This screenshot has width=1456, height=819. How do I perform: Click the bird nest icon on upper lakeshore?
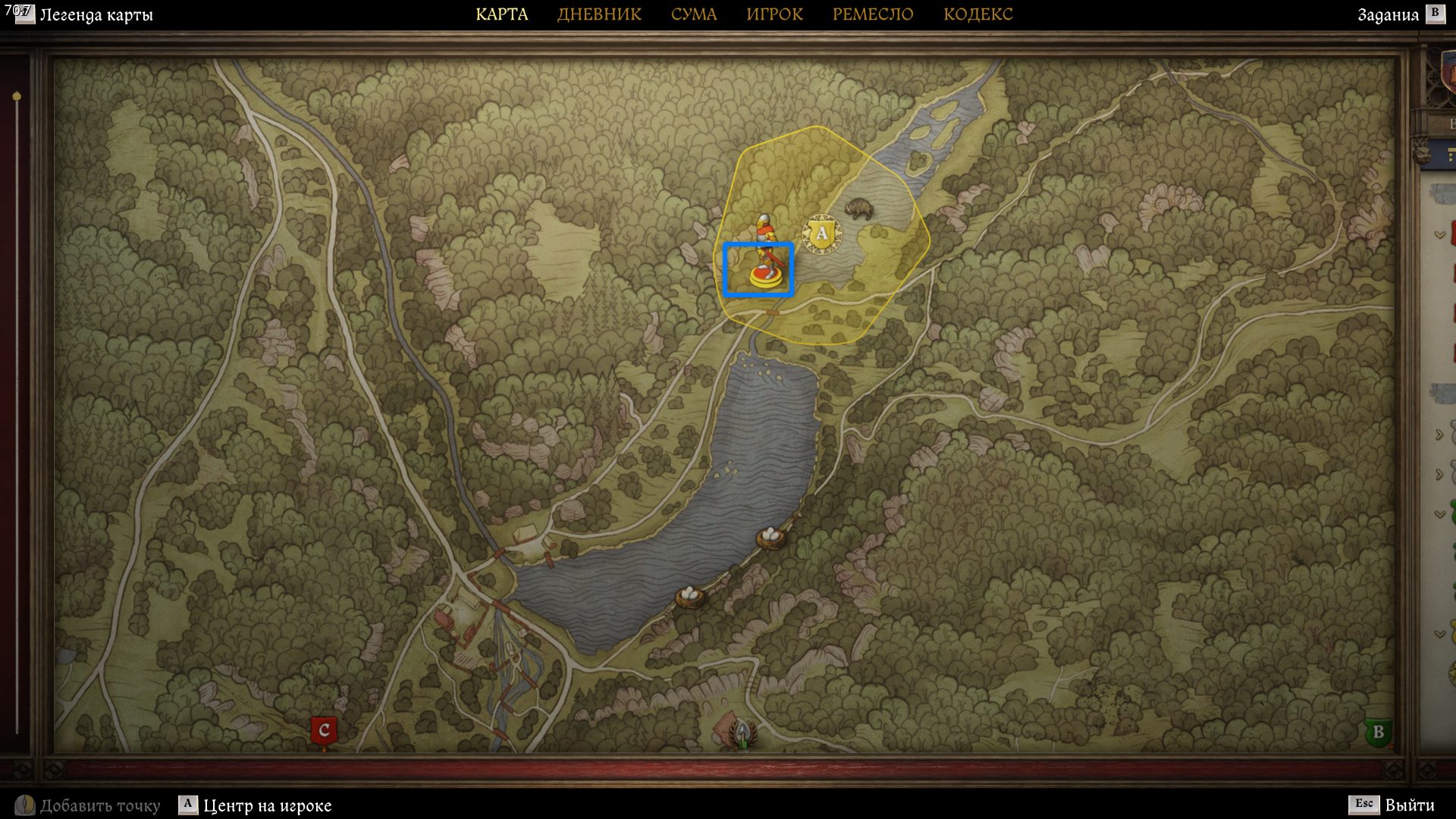pos(770,537)
